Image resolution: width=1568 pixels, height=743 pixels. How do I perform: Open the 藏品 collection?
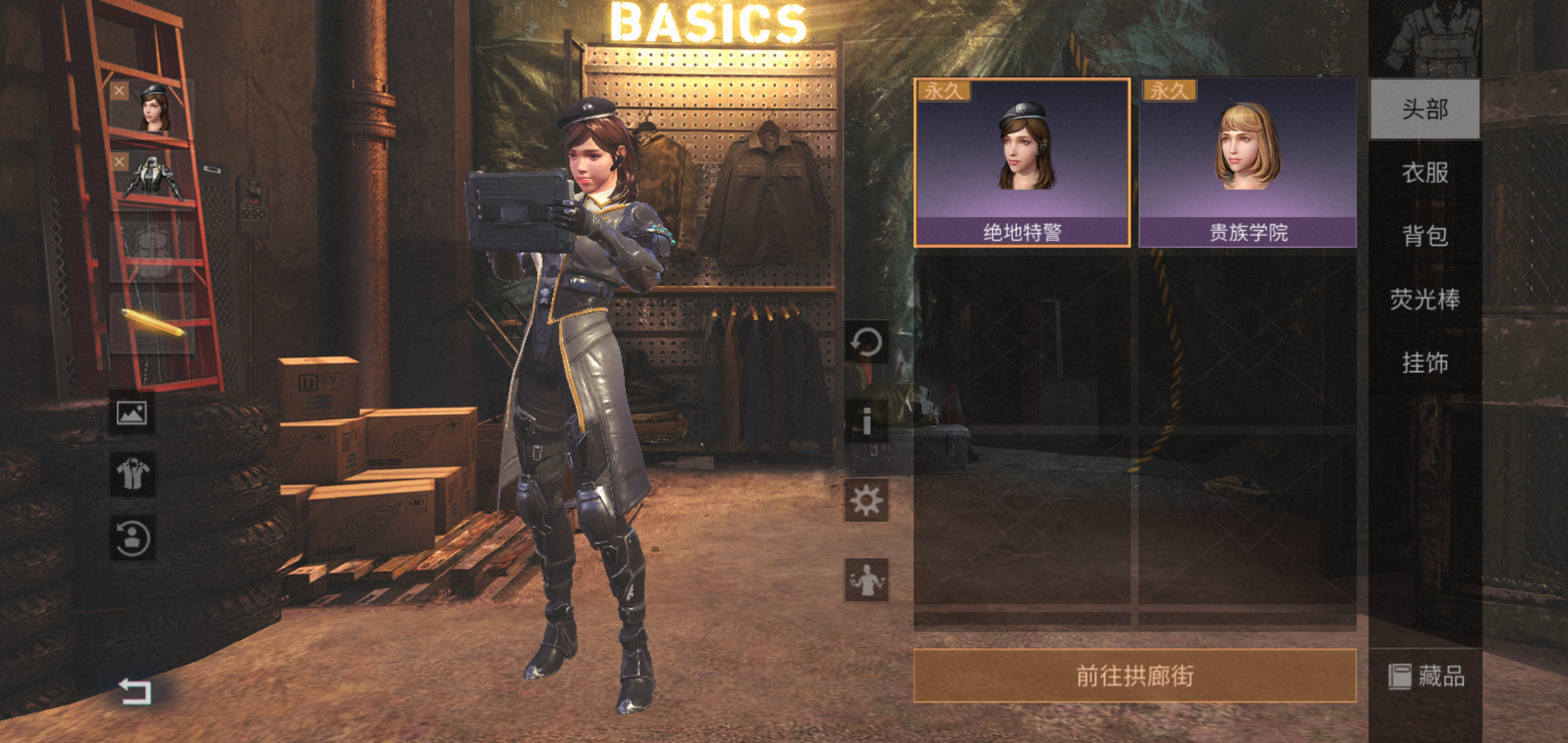[x=1426, y=676]
